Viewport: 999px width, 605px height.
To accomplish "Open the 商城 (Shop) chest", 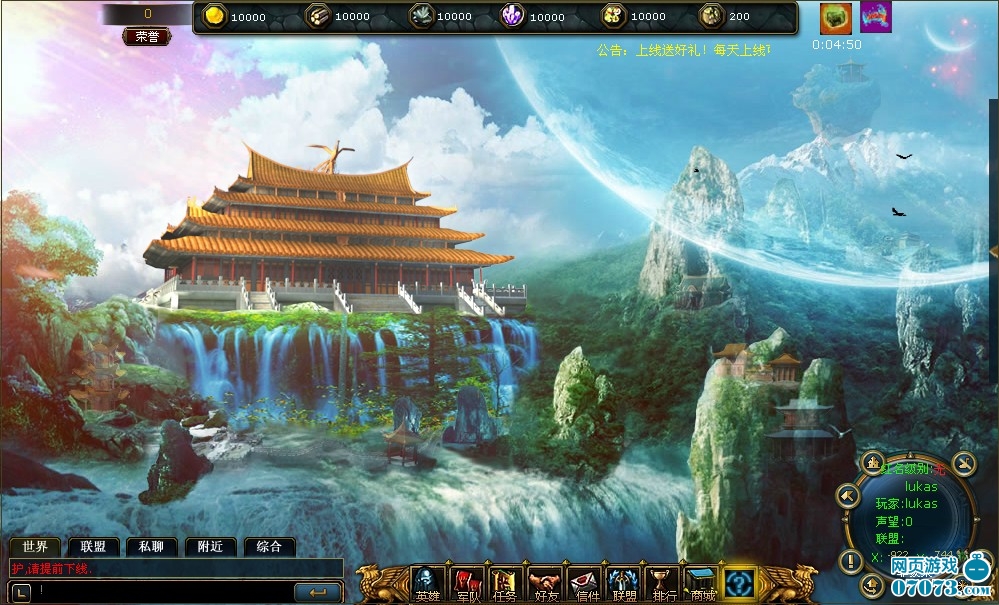I will tap(701, 583).
